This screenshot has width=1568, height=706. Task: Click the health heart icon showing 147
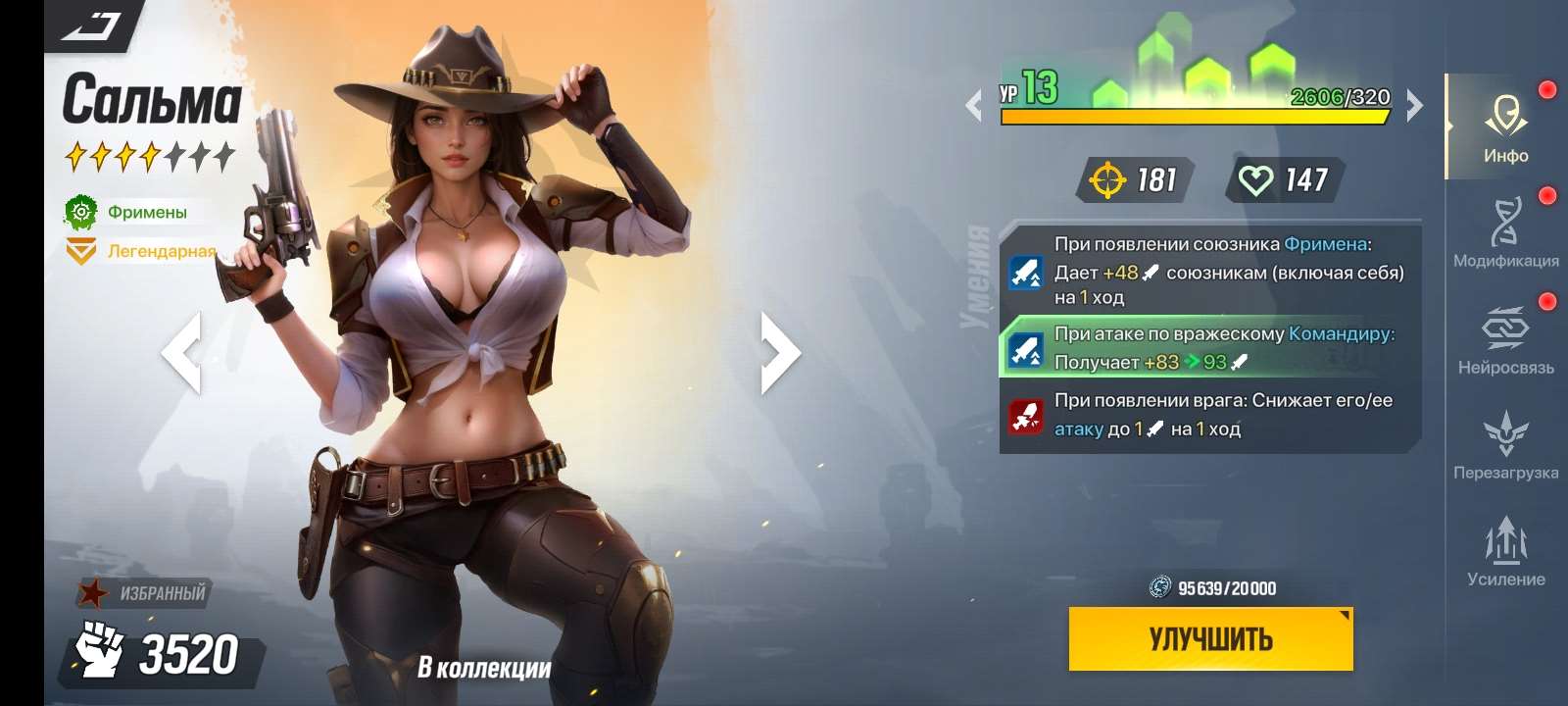(1258, 178)
